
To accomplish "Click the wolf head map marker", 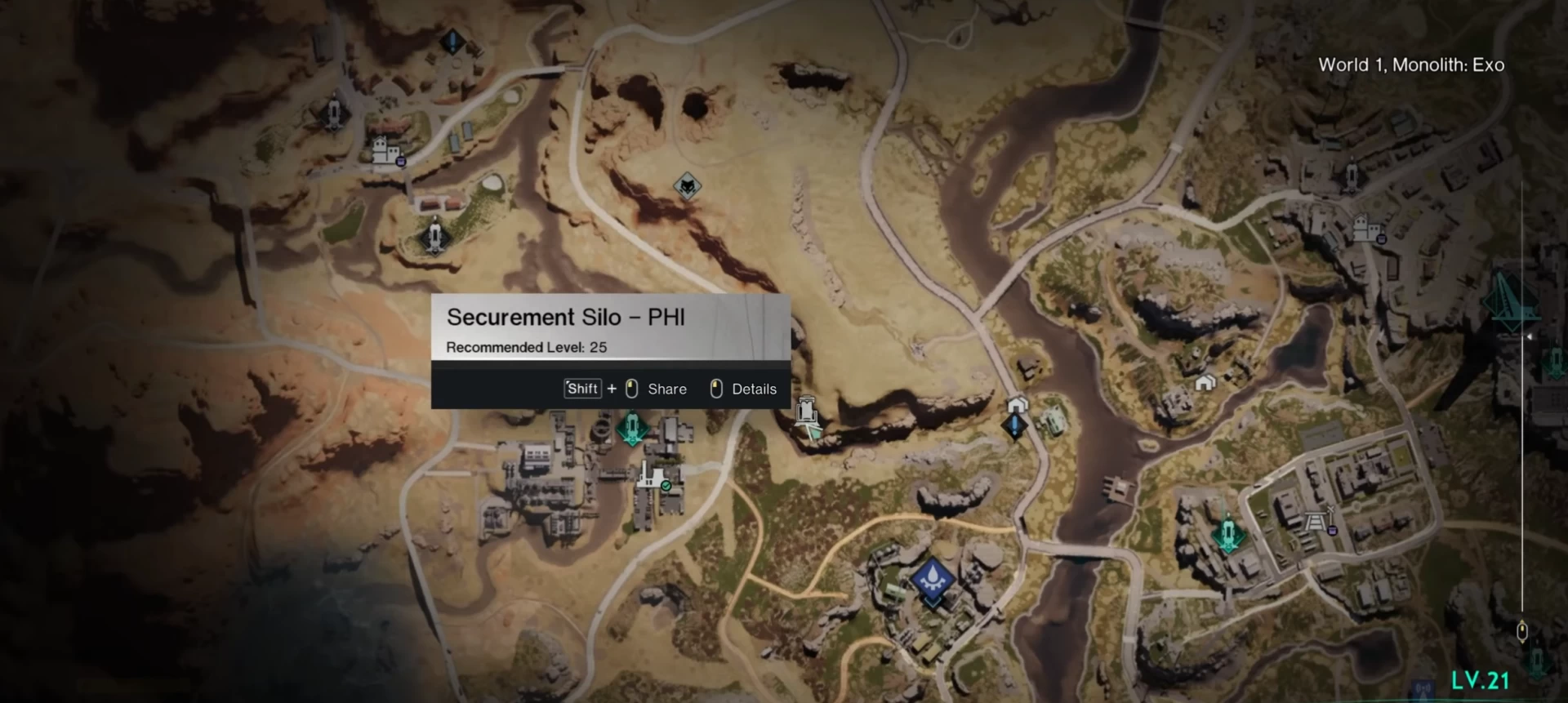I will (x=688, y=187).
